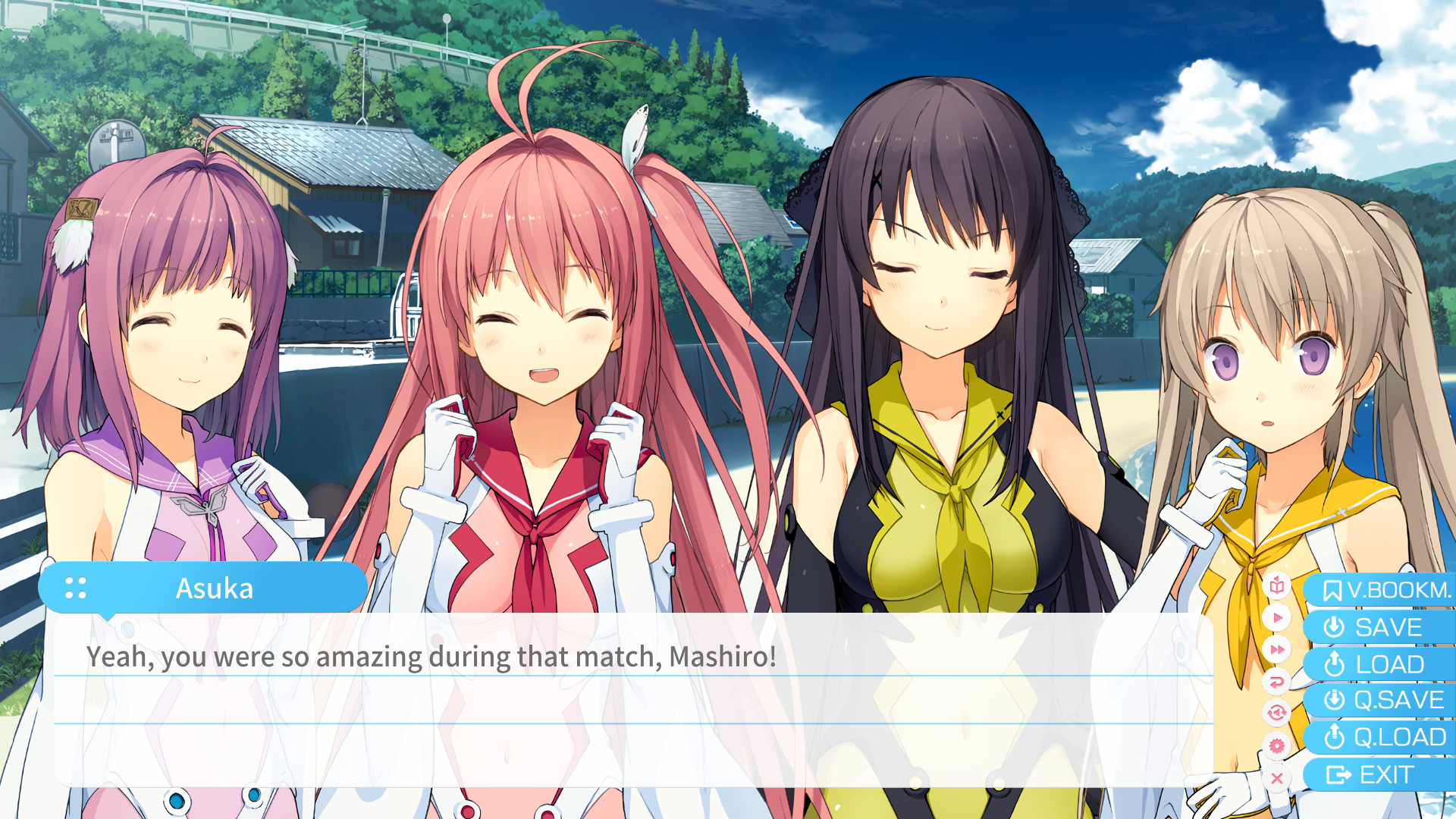This screenshot has height=819, width=1456.
Task: Toggle auto-play with the triangle icon
Action: pos(1277,619)
